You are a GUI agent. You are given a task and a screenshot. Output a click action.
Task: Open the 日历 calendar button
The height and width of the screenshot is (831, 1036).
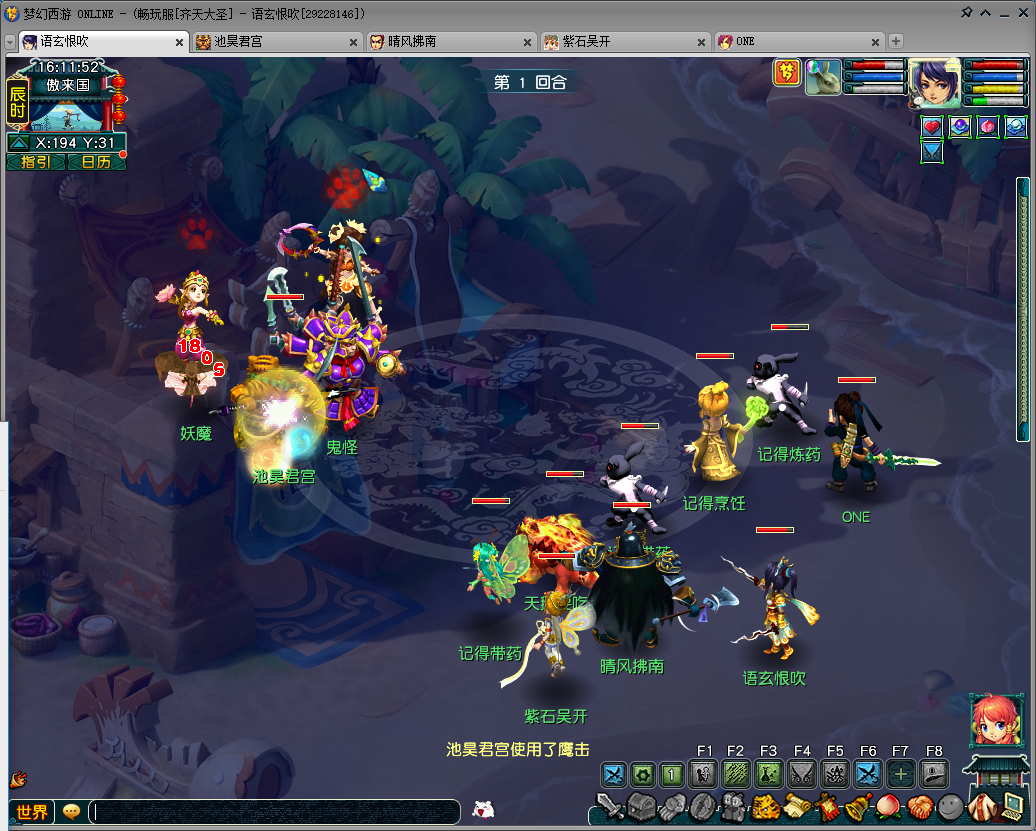coord(96,162)
